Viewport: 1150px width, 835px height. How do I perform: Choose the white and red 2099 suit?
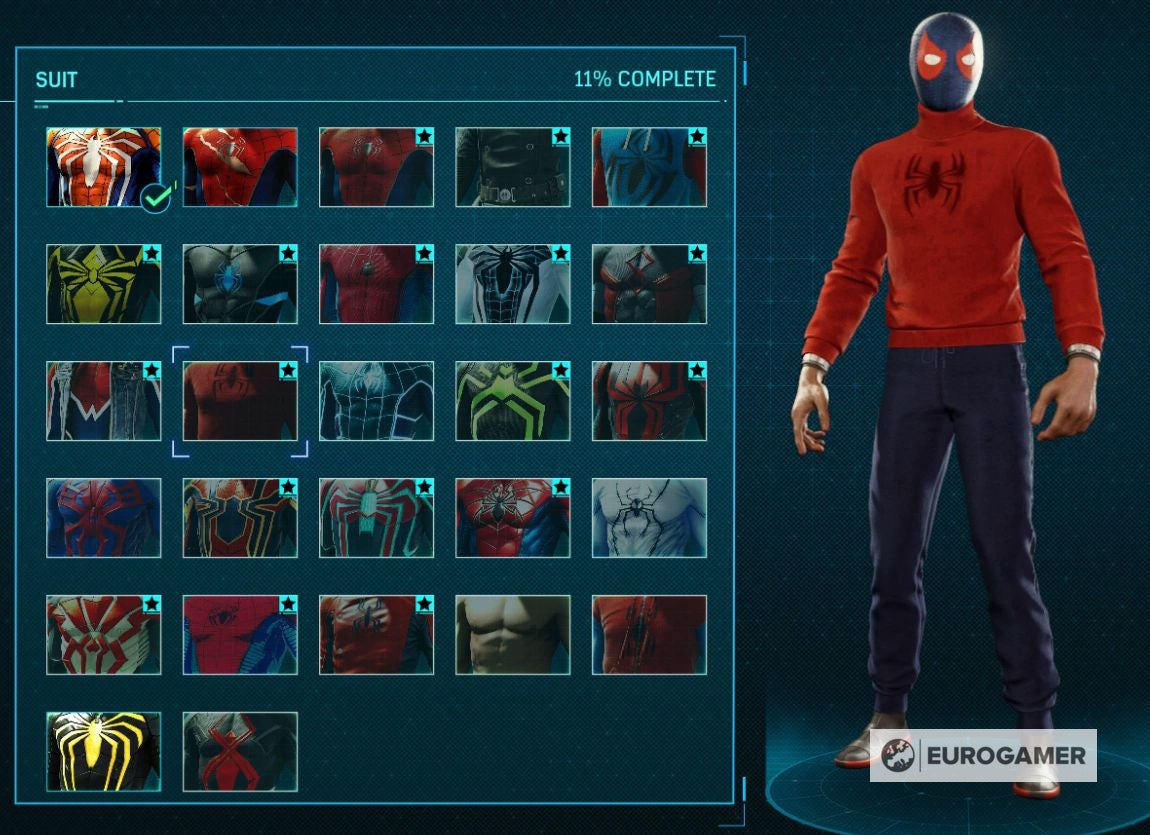click(103, 635)
